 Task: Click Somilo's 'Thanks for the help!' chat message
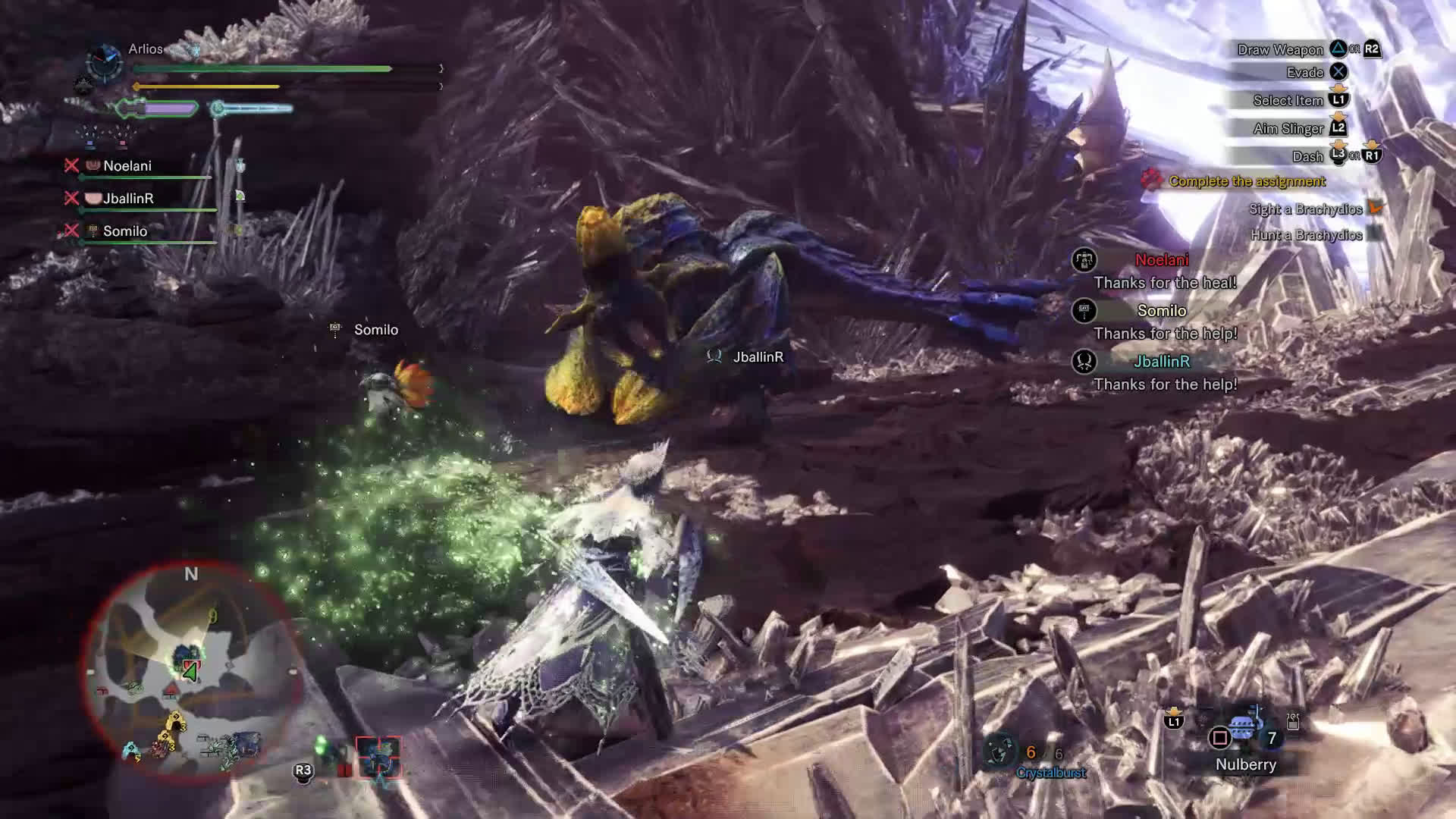pyautogui.click(x=1165, y=334)
